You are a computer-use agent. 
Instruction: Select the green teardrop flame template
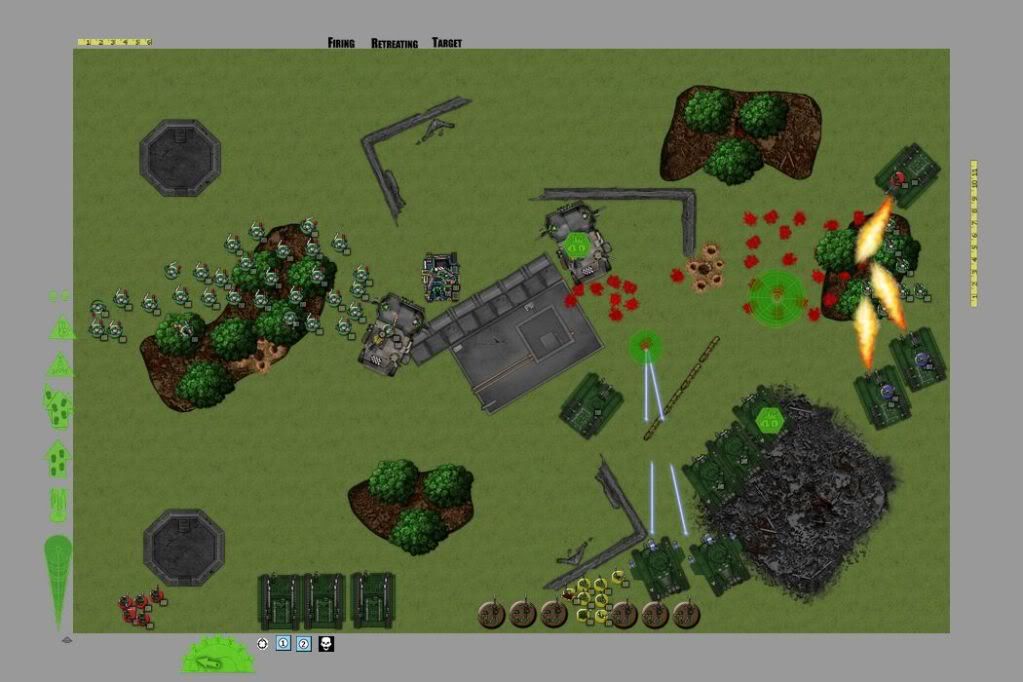coord(58,580)
